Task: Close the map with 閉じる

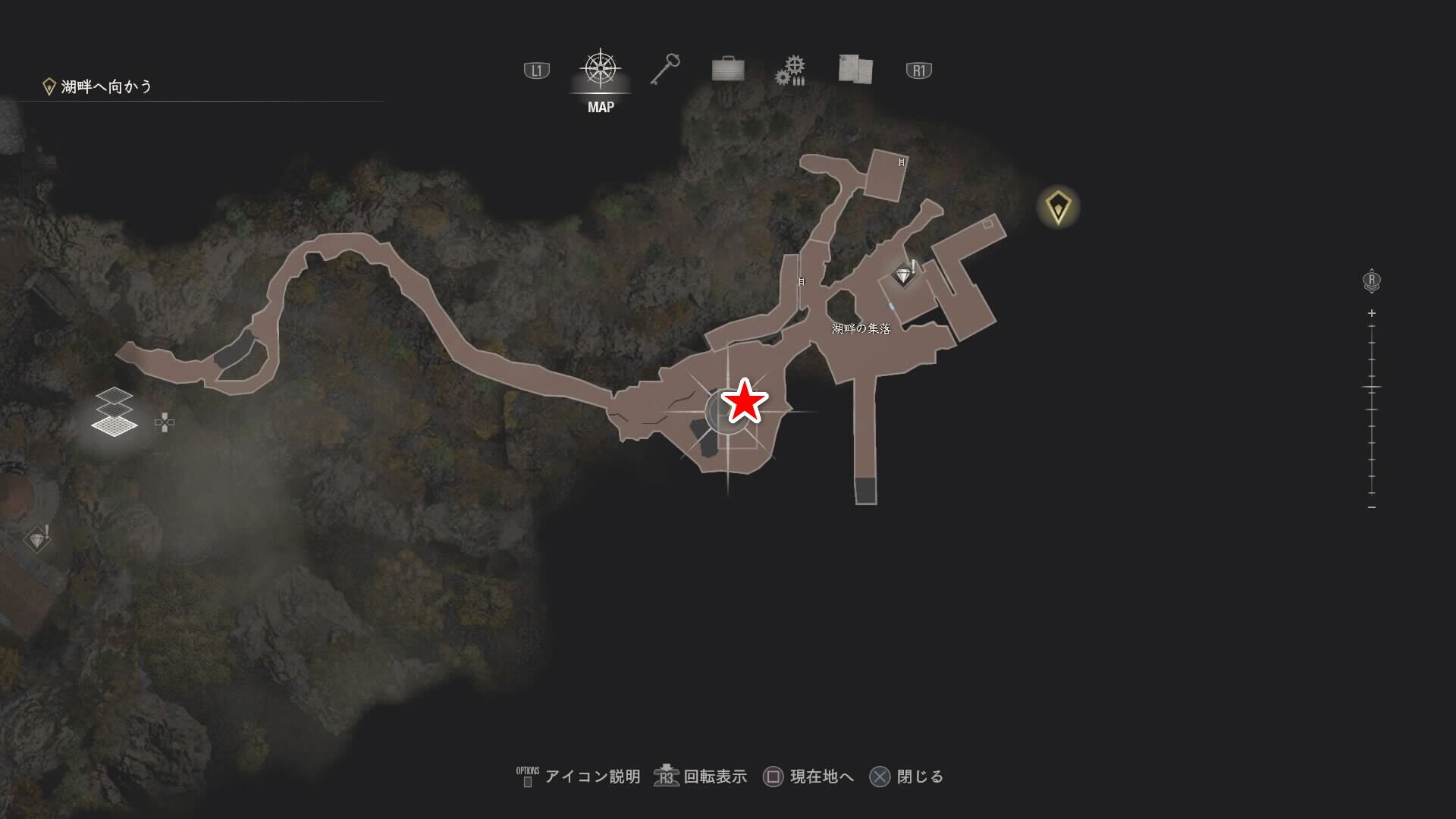Action: (921, 777)
